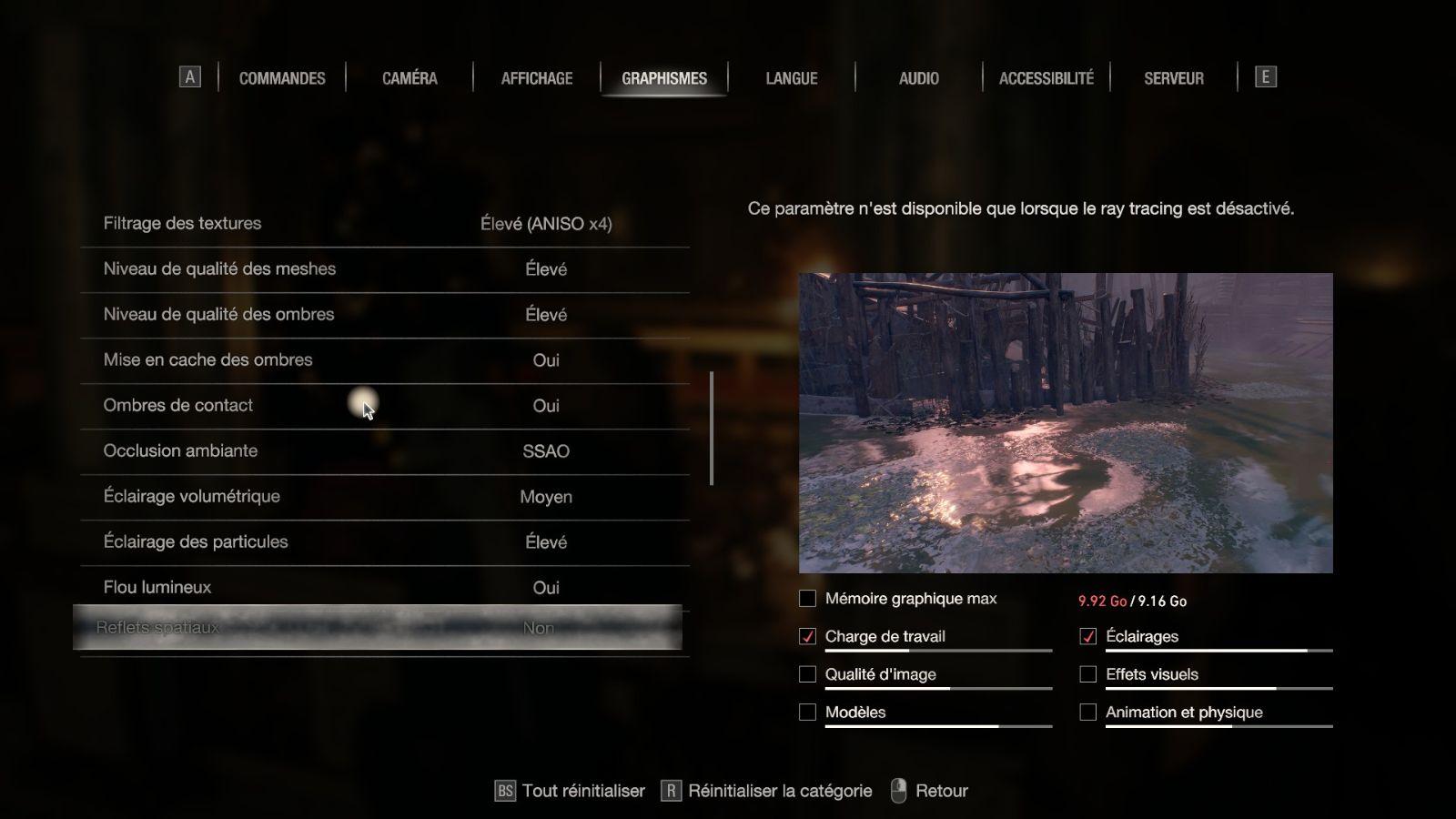Choose the Niveau de qualité des meshes row

click(384, 269)
